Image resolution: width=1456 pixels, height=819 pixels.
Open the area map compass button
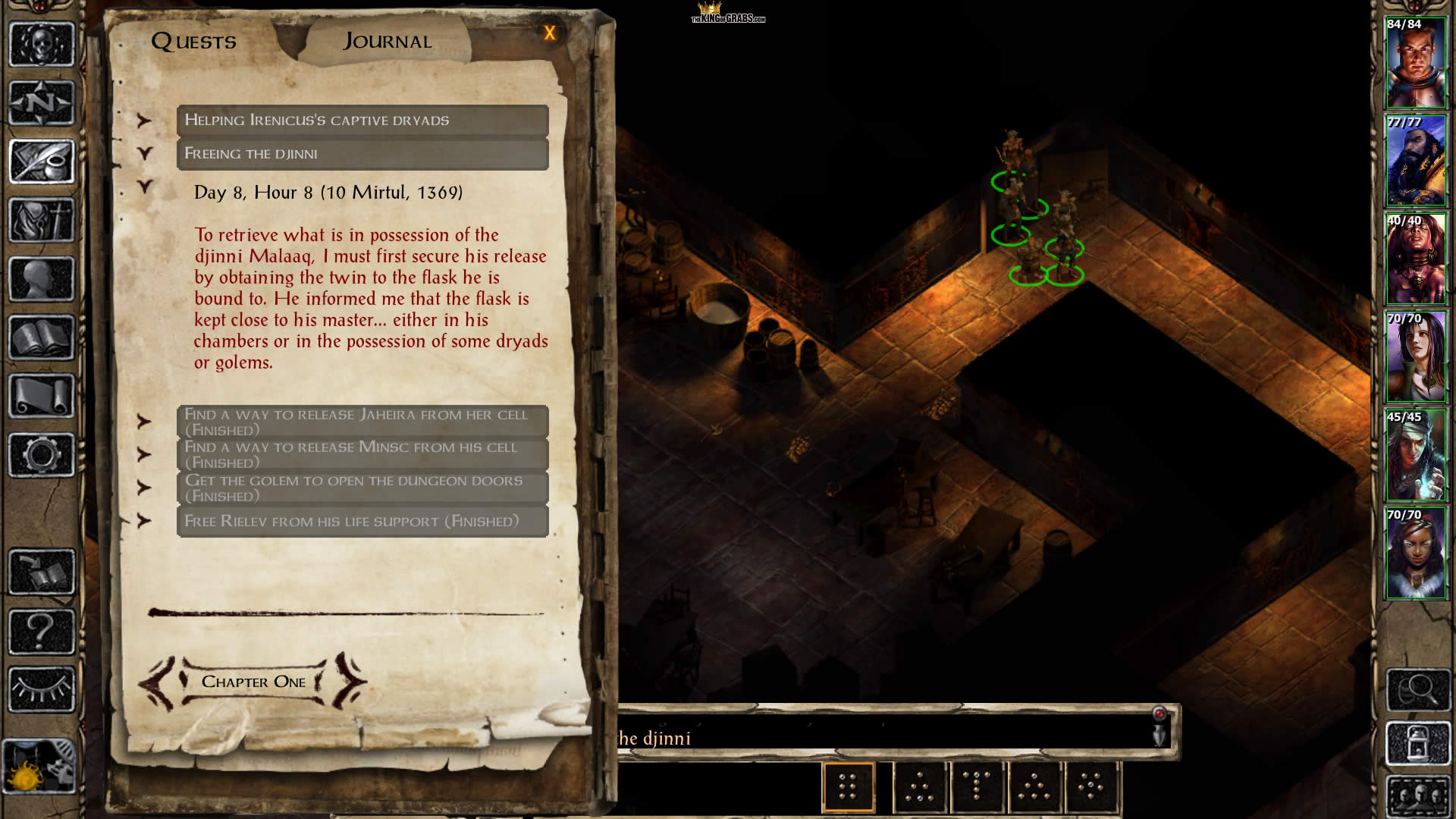tap(42, 102)
